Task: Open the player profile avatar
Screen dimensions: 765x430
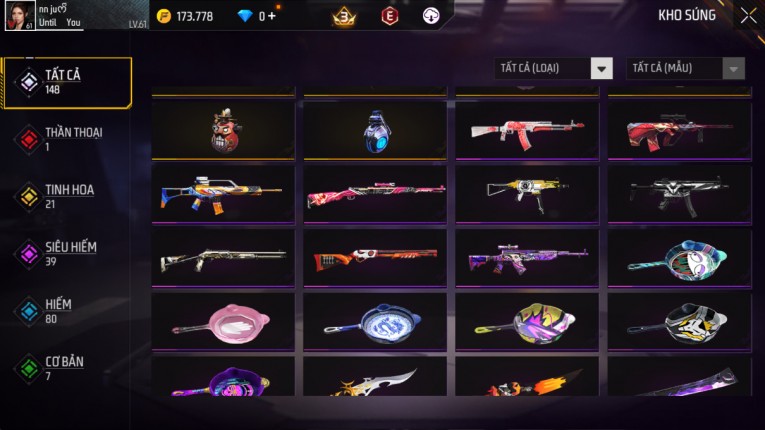Action: tap(19, 15)
